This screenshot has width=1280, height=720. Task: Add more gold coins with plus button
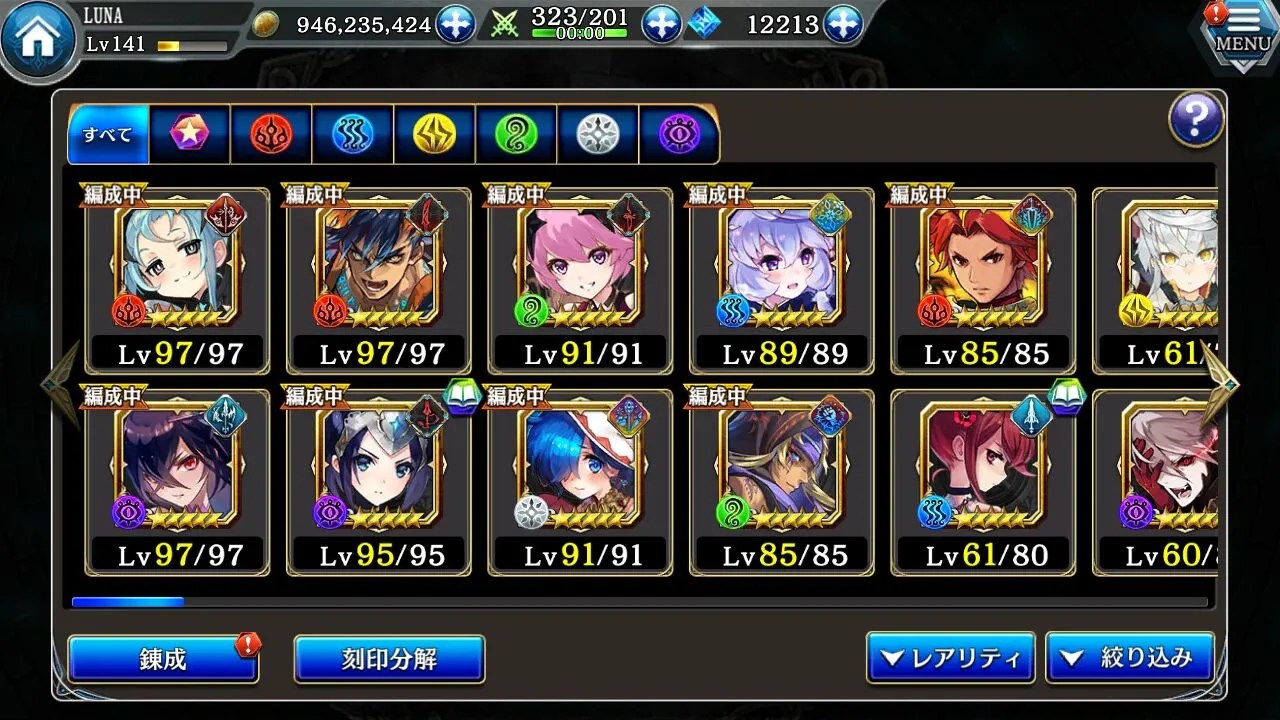pyautogui.click(x=456, y=24)
